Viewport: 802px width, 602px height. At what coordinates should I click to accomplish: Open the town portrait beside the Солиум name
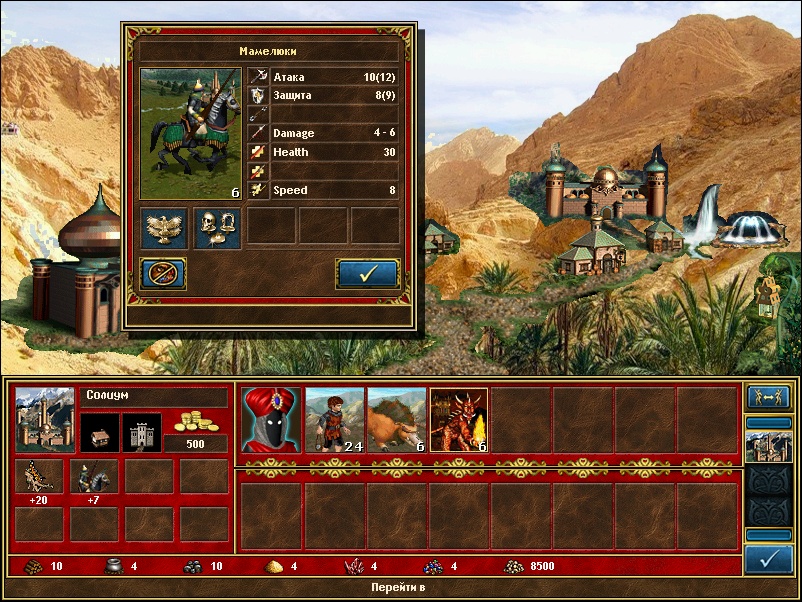45,420
